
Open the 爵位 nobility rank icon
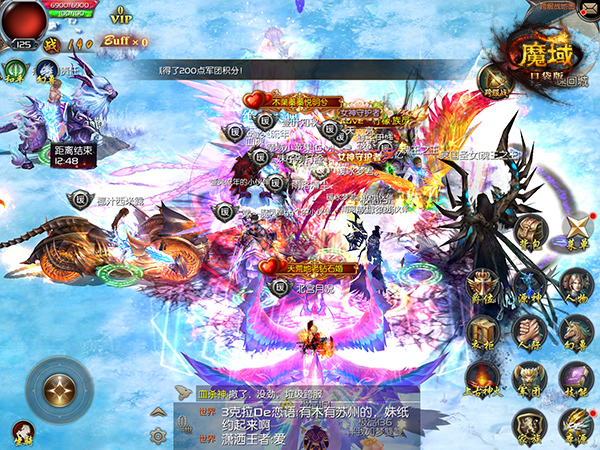pos(484,284)
